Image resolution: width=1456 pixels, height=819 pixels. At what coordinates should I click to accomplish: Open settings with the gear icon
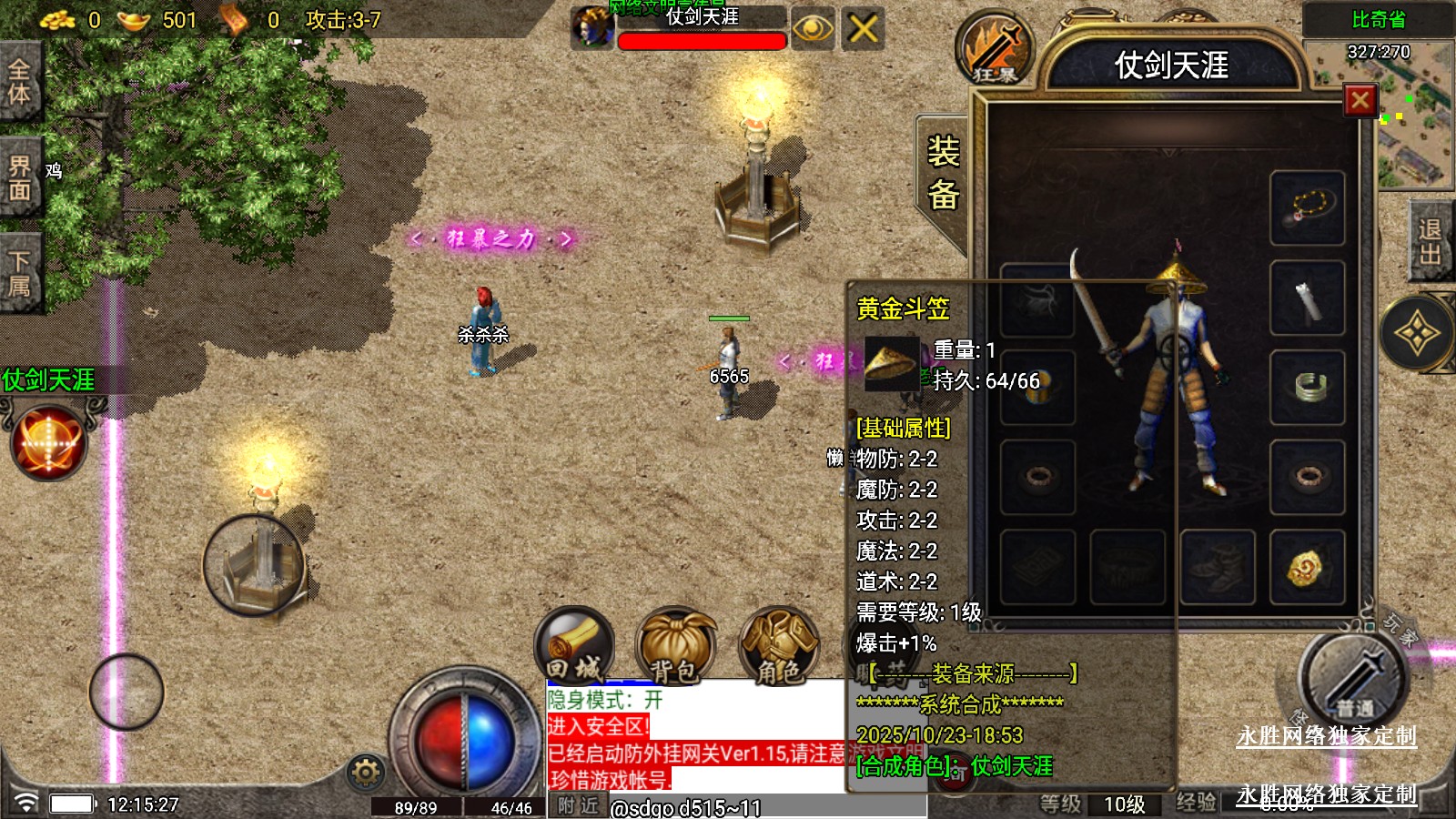coord(366,773)
